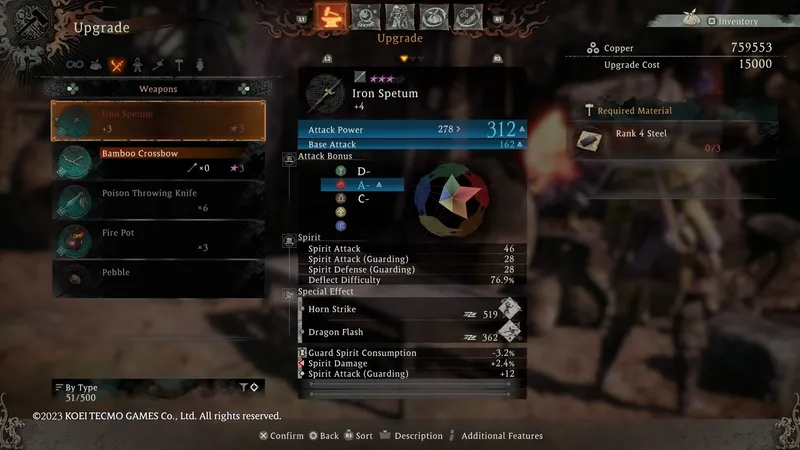The image size is (800, 450).
Task: Choose the Bamboo Crossbow entry
Action: coord(158,160)
